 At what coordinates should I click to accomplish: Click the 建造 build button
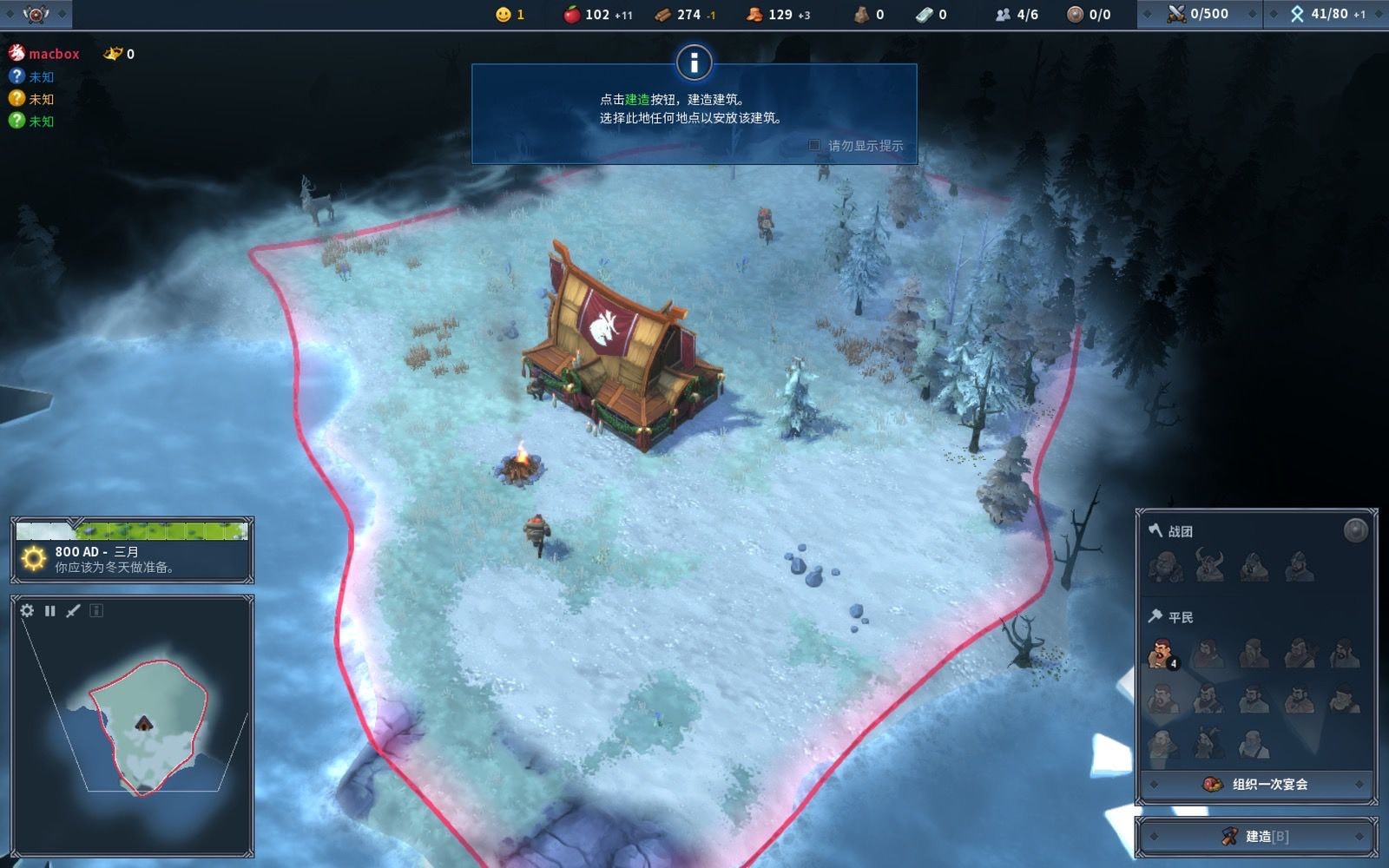(x=1256, y=836)
